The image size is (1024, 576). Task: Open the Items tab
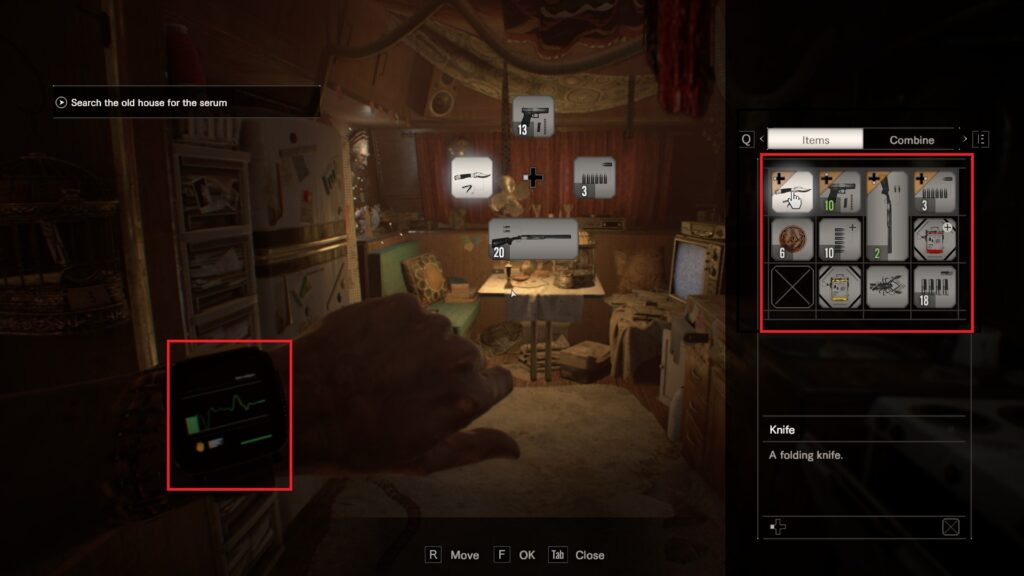(x=815, y=140)
